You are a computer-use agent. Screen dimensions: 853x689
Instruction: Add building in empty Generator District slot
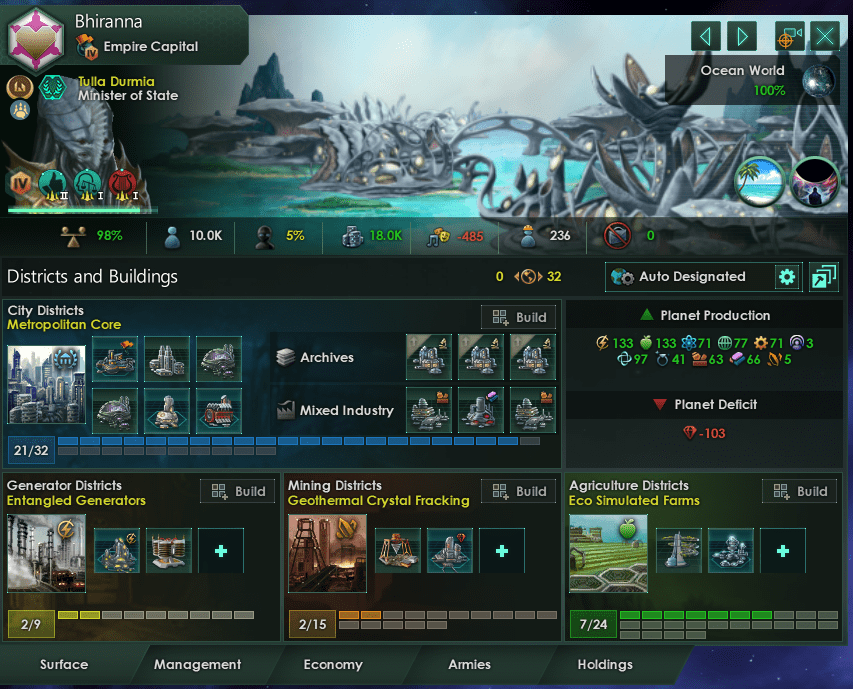[220, 552]
